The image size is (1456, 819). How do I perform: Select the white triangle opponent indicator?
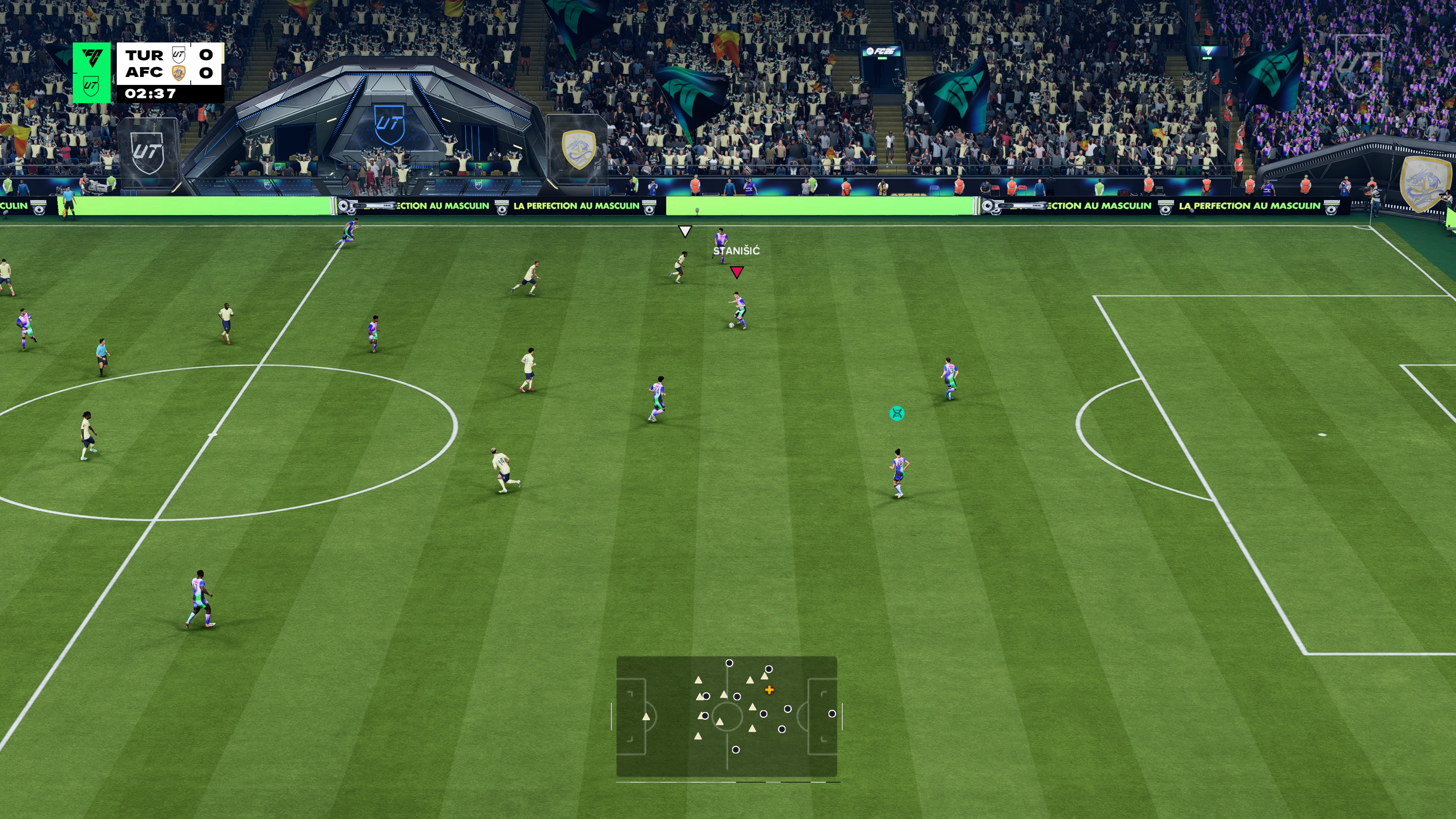(685, 231)
